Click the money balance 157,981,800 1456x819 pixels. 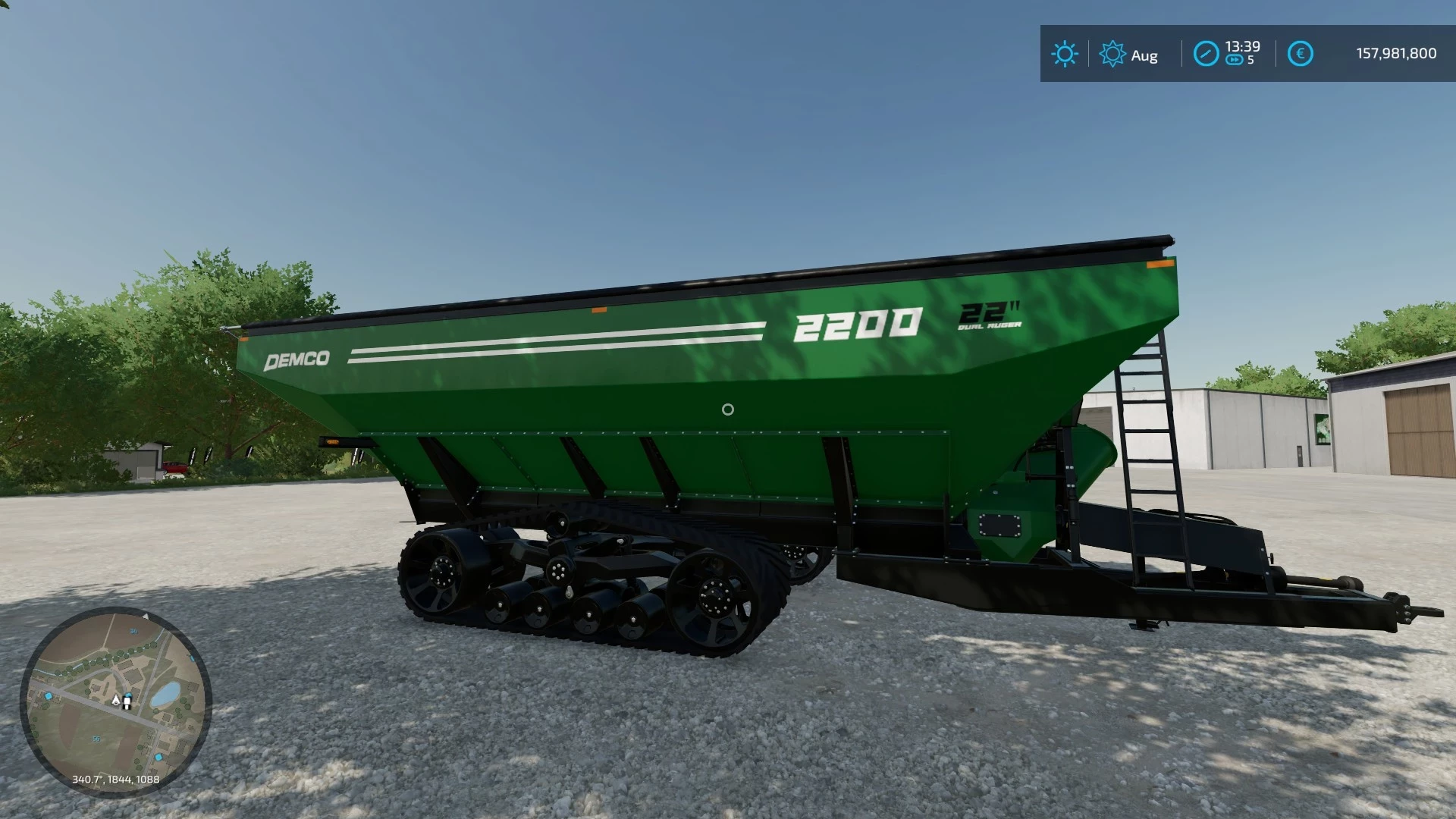(1395, 52)
